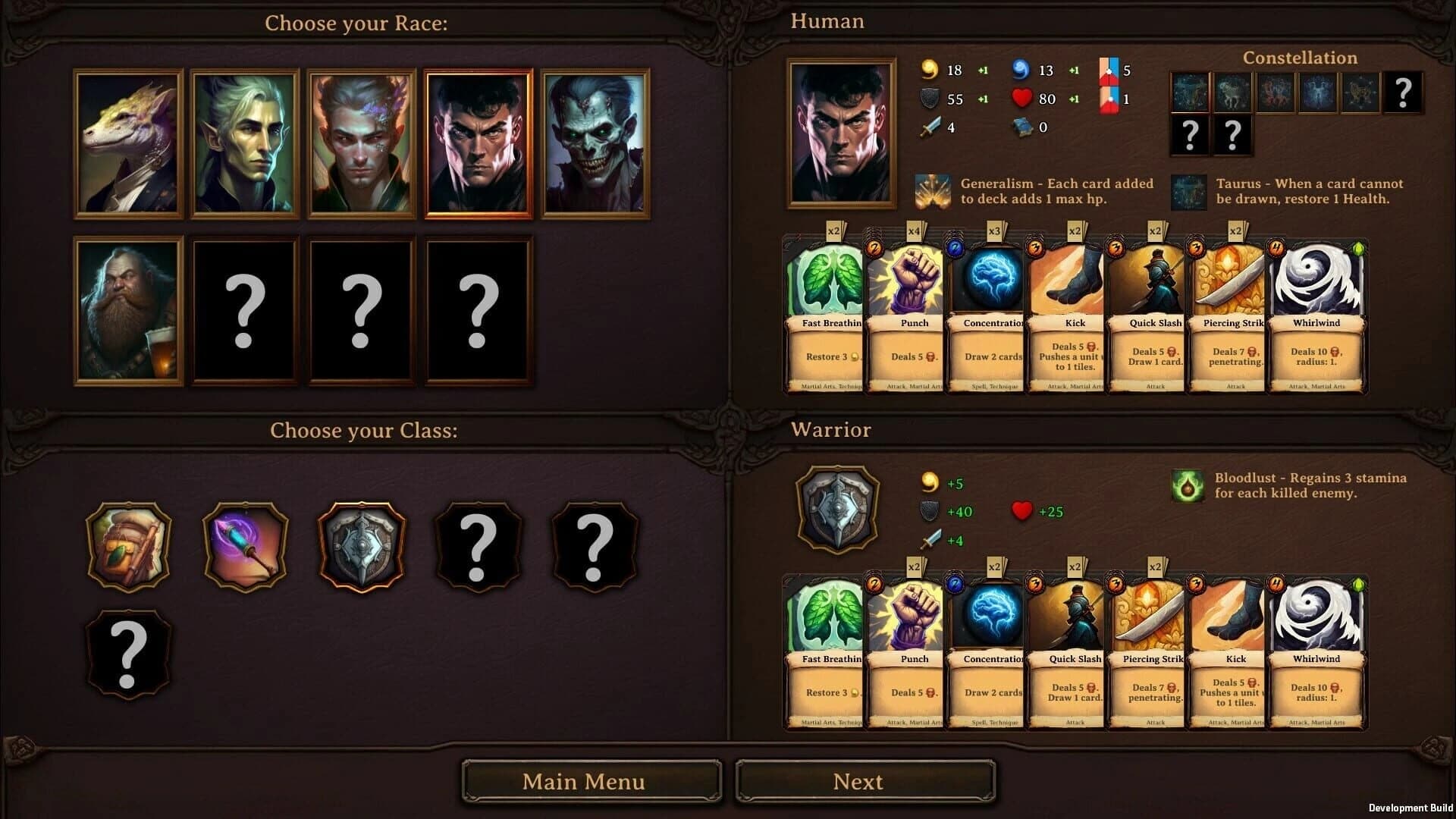Select the dwarf with beer race portrait

tap(128, 312)
